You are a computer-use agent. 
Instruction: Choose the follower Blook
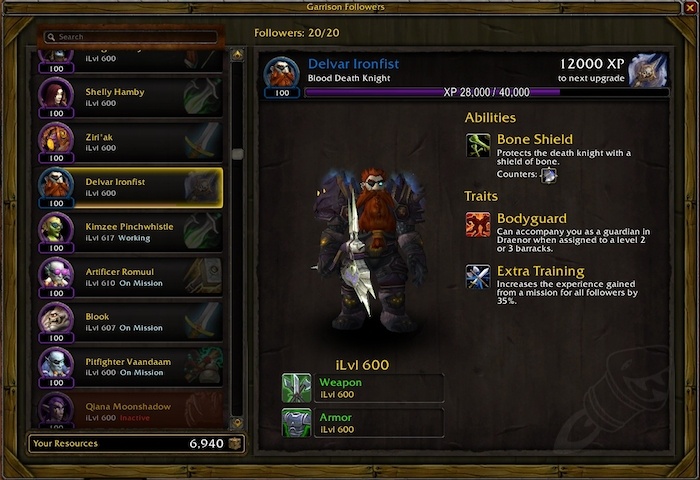[130, 320]
